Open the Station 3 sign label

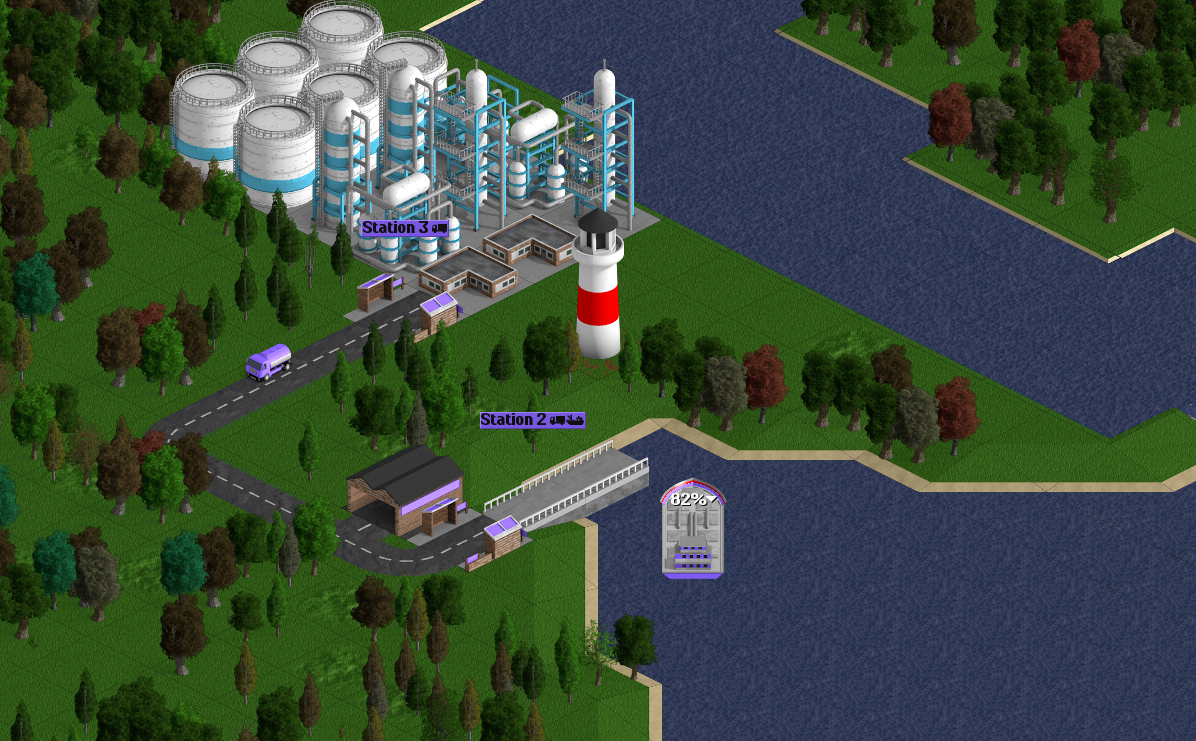[x=404, y=228]
